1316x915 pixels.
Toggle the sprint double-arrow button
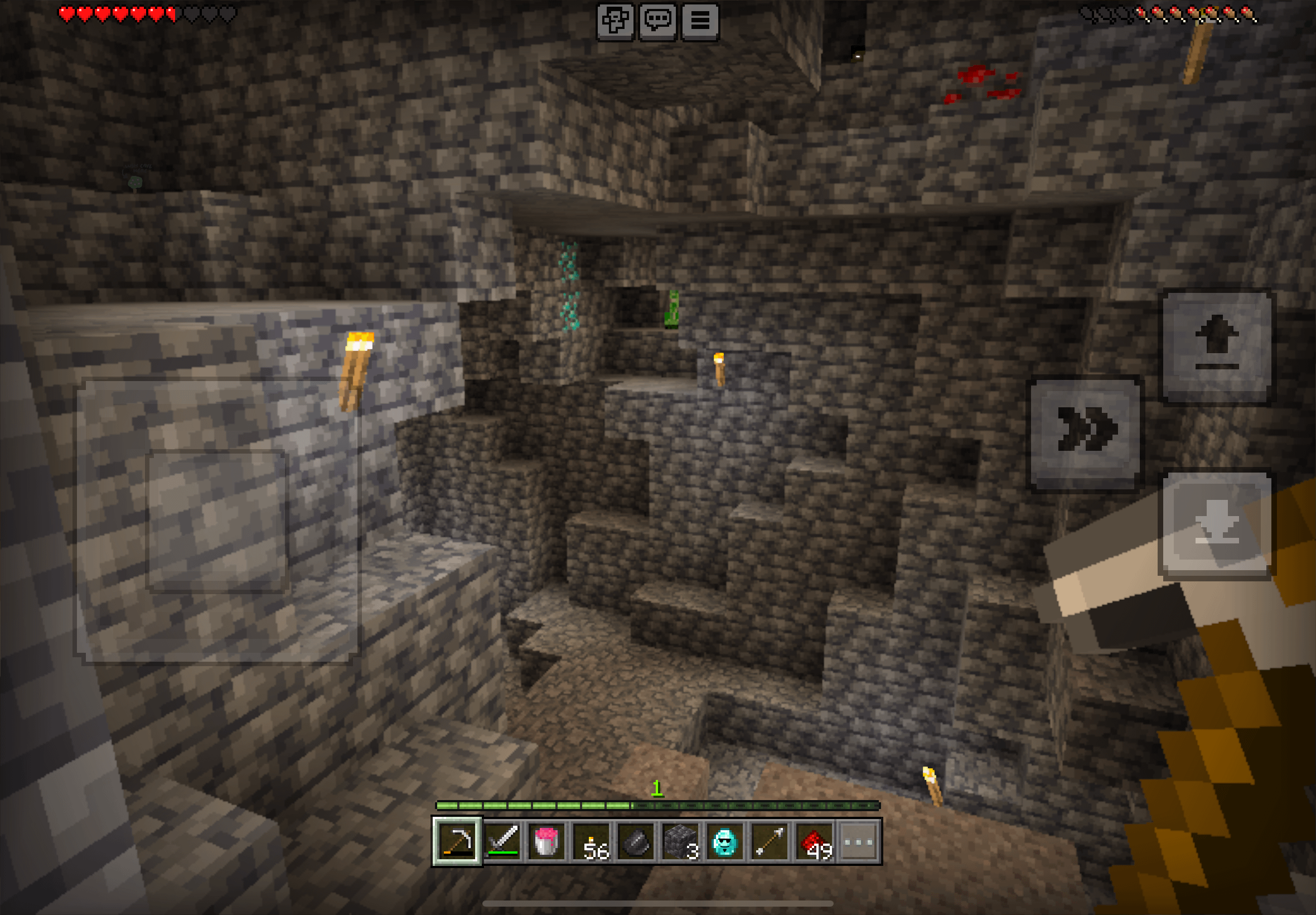[1085, 434]
